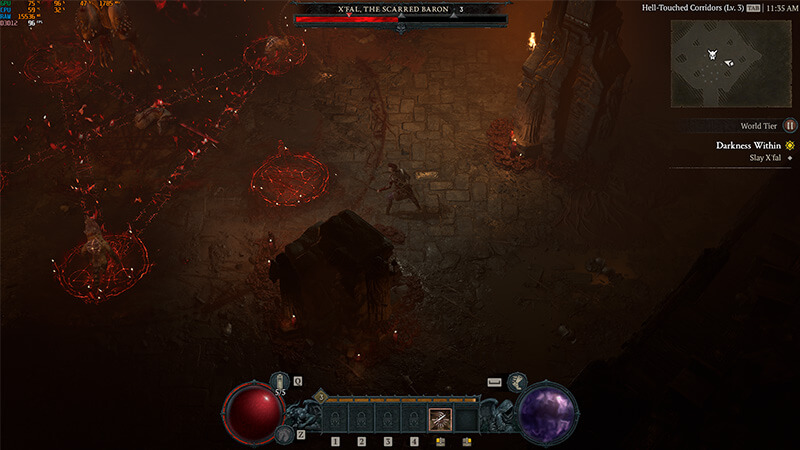Use the healing potion icon
Viewport: 800px width, 450px height.
coord(280,381)
